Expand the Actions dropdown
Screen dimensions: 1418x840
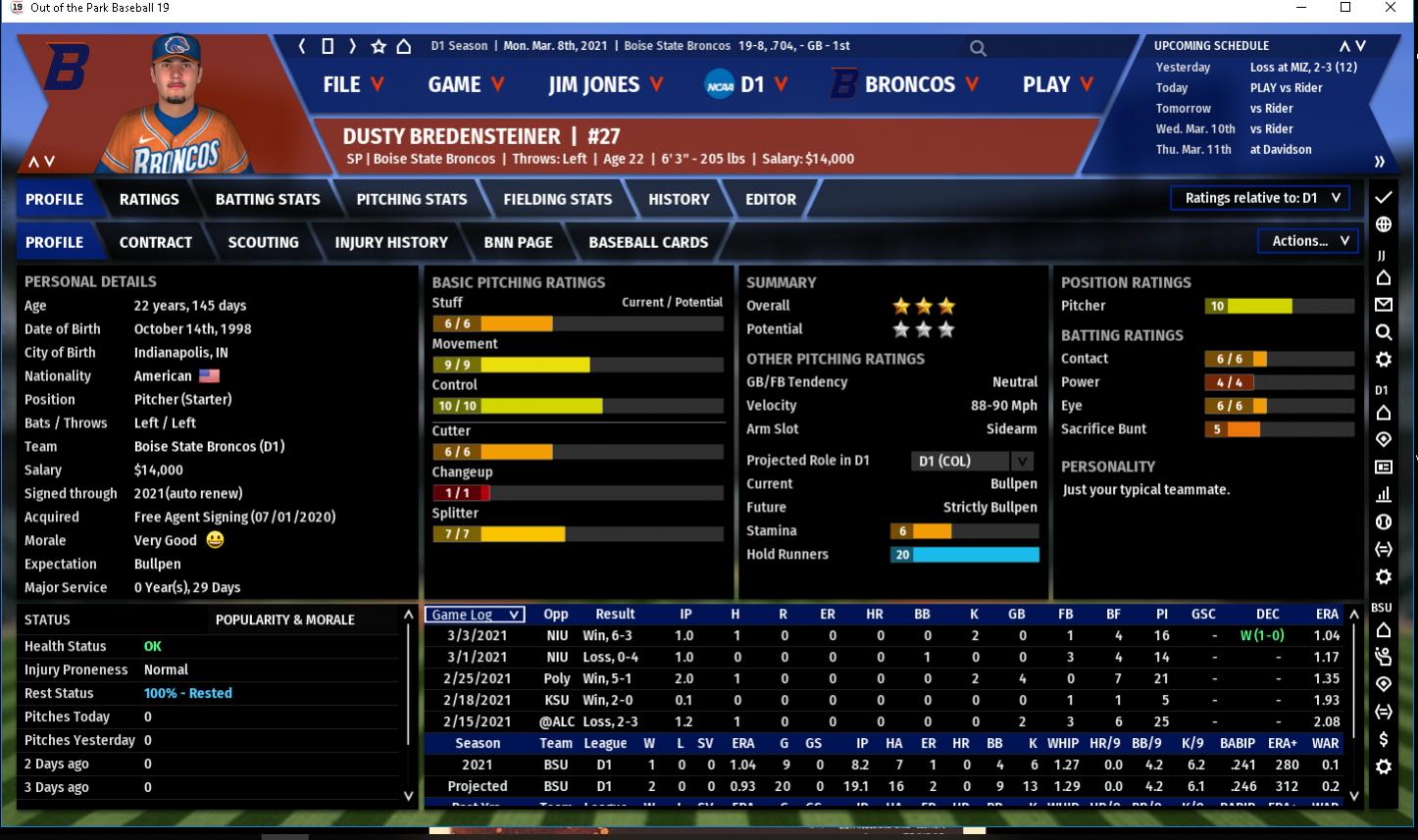(1309, 241)
